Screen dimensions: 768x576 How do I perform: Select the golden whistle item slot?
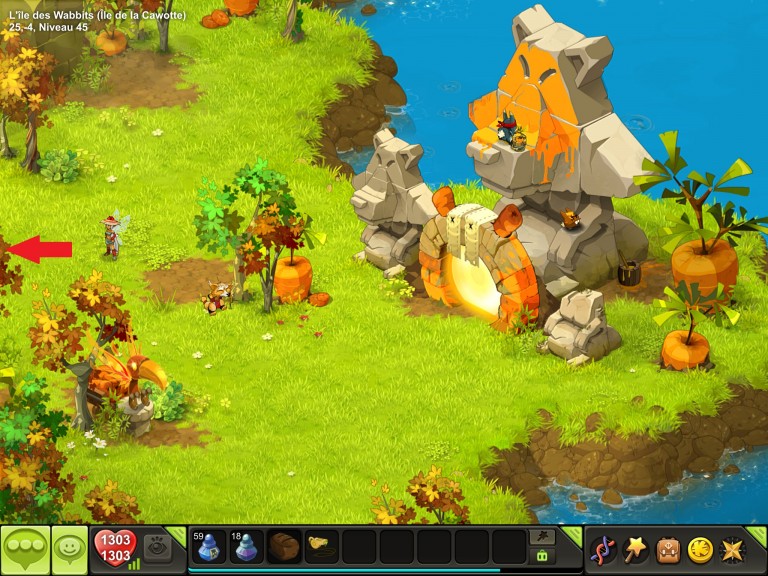coord(321,547)
